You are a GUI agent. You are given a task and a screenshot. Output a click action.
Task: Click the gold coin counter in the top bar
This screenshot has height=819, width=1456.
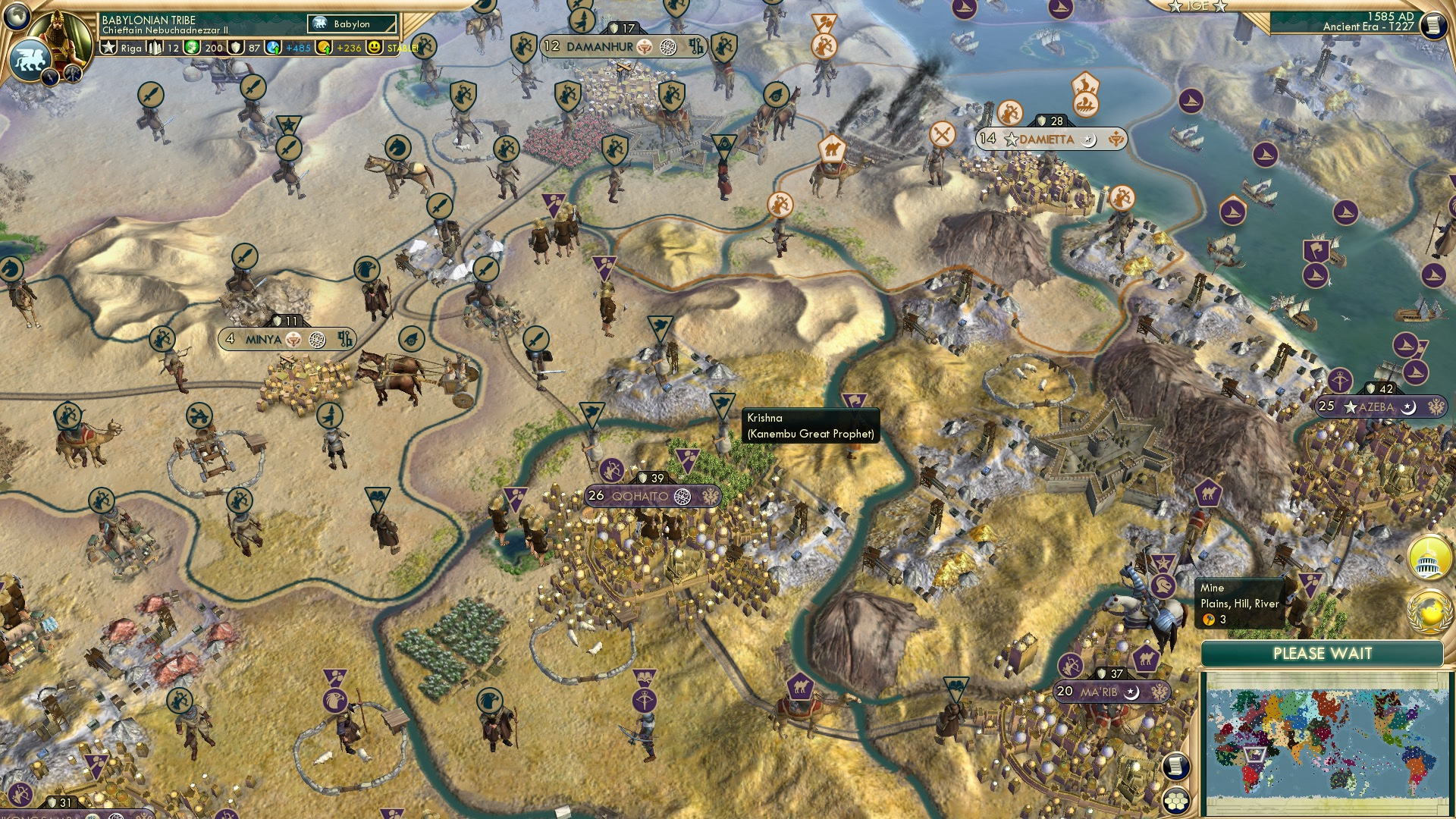tap(325, 48)
